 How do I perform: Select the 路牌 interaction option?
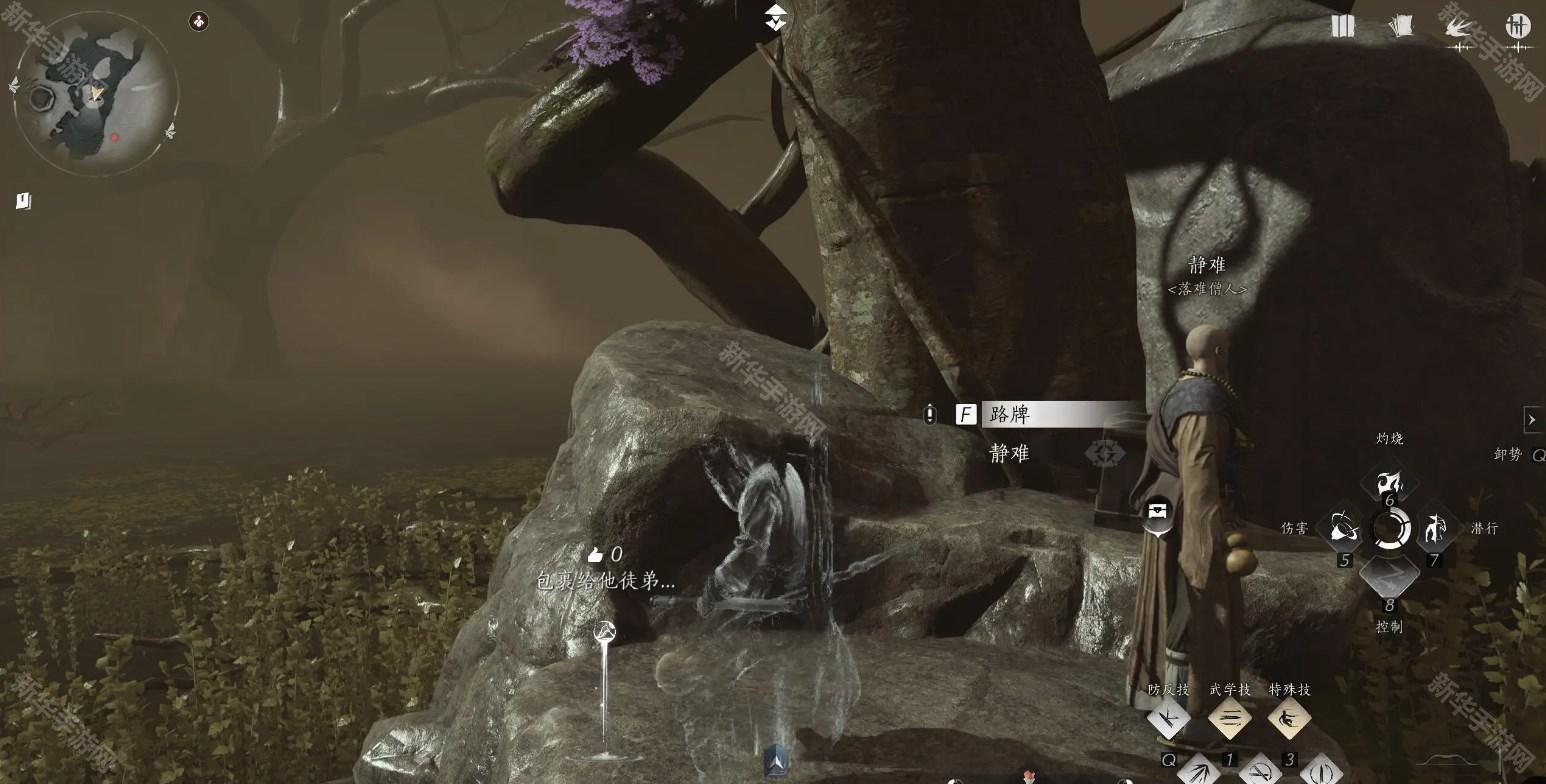(x=1058, y=414)
